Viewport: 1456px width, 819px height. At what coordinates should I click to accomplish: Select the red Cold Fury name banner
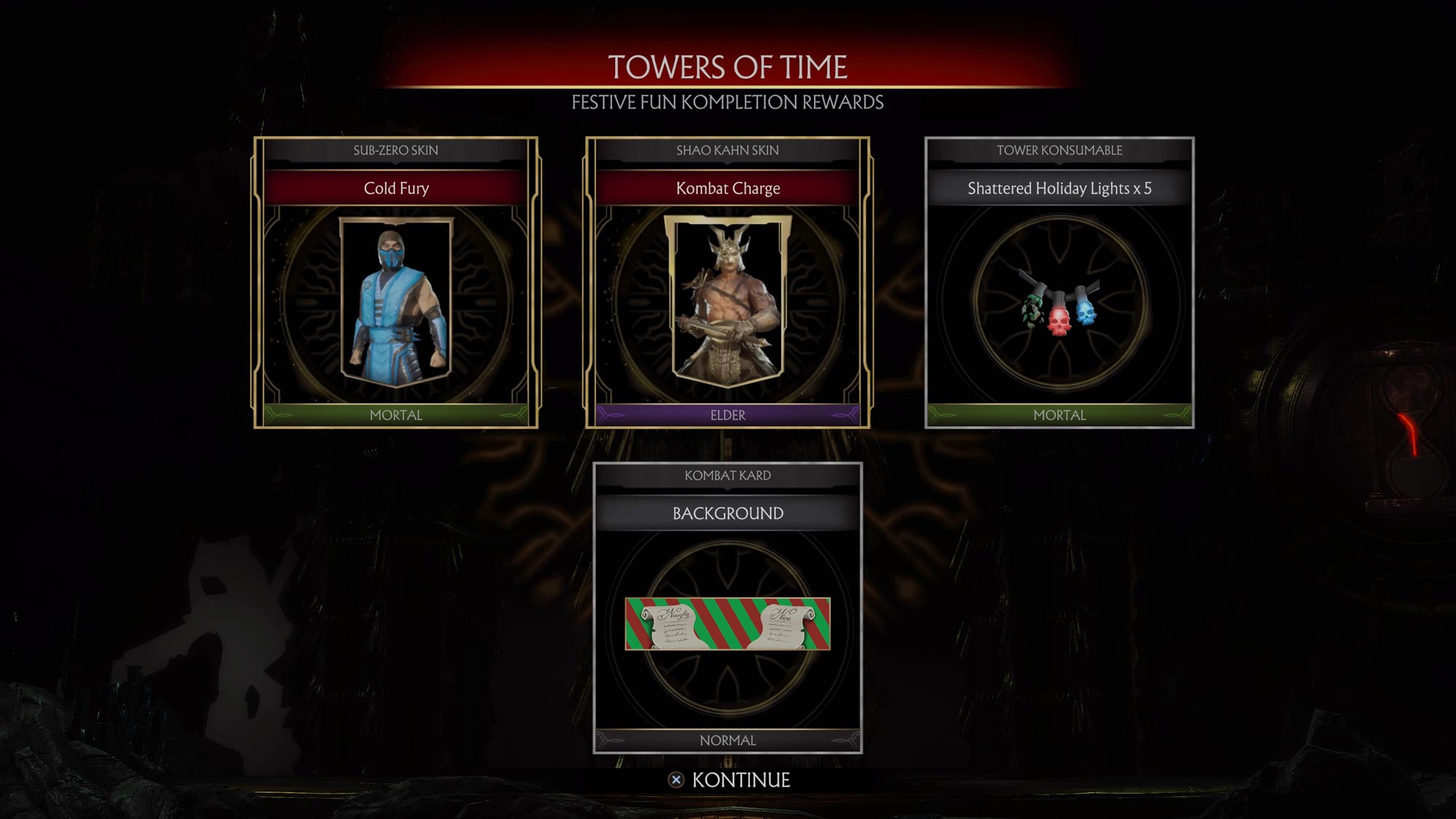point(397,189)
